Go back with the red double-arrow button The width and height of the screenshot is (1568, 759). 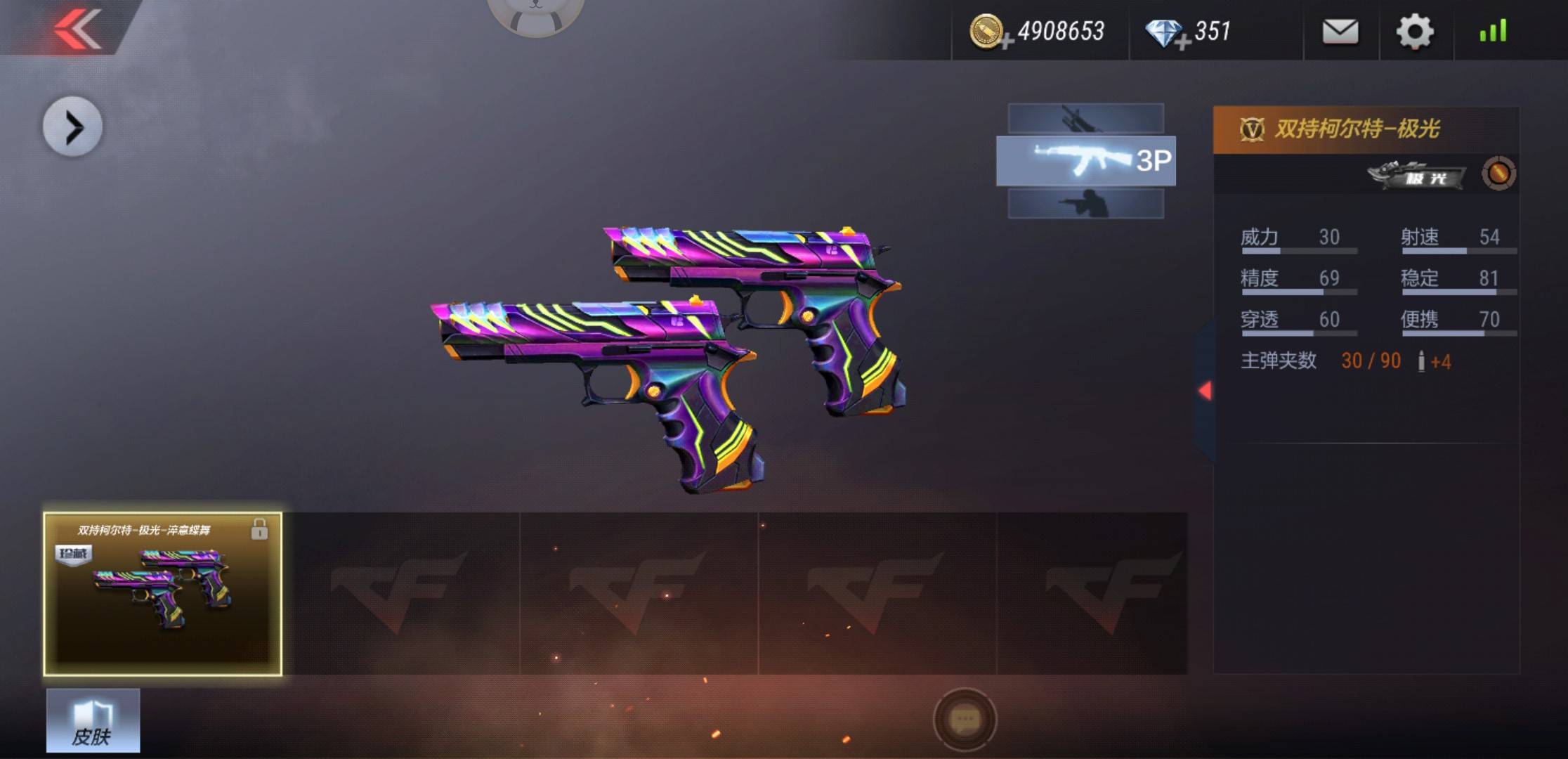coord(77,30)
